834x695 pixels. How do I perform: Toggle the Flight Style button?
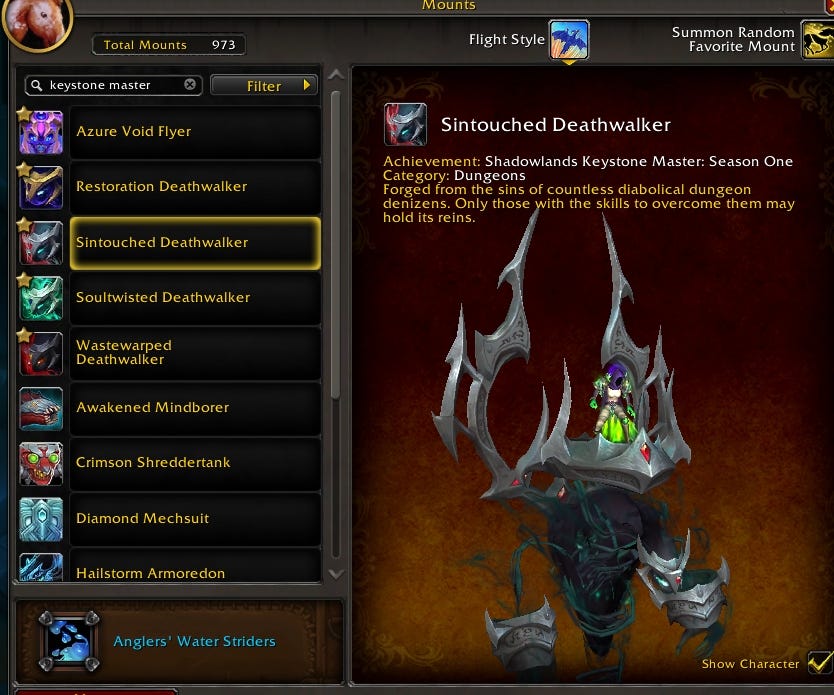(x=568, y=40)
